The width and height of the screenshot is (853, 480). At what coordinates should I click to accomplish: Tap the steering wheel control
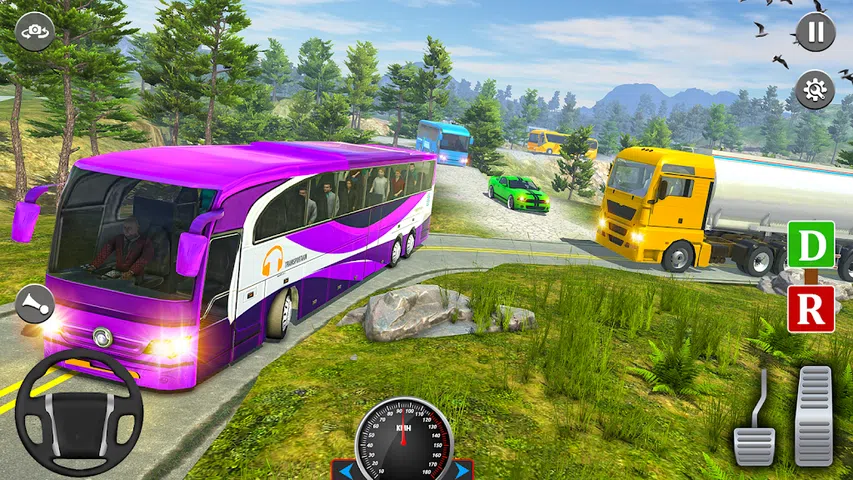tap(78, 411)
